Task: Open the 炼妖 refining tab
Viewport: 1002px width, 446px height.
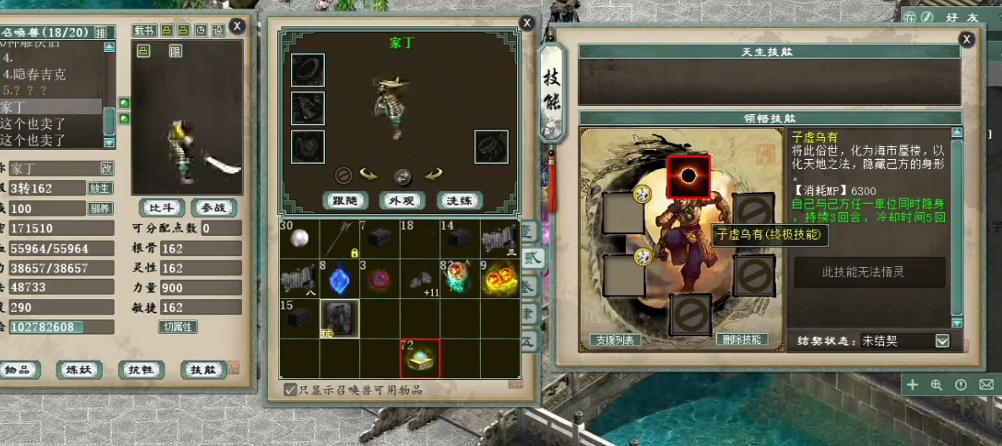Action: click(80, 369)
